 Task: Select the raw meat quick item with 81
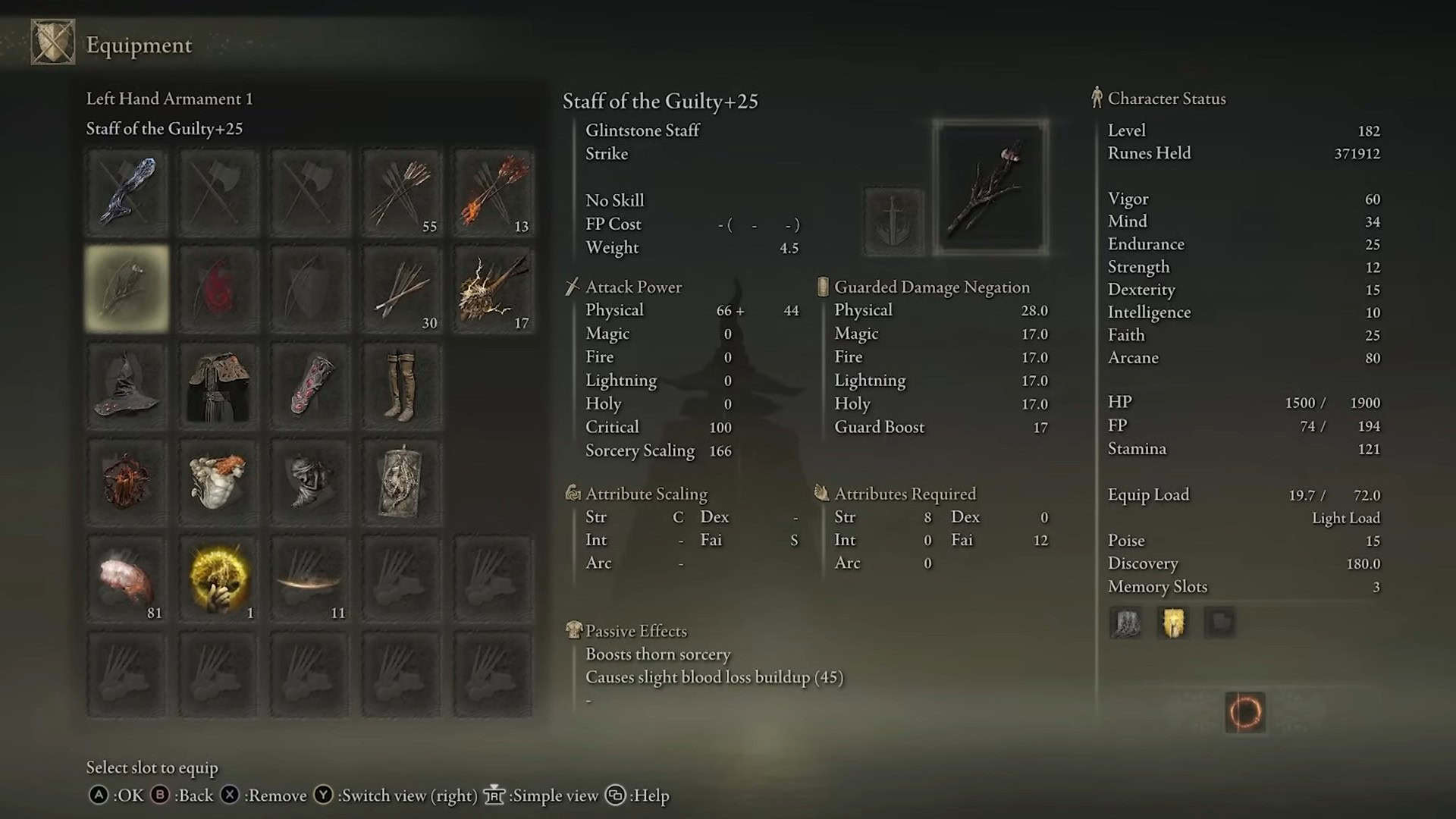tap(127, 579)
